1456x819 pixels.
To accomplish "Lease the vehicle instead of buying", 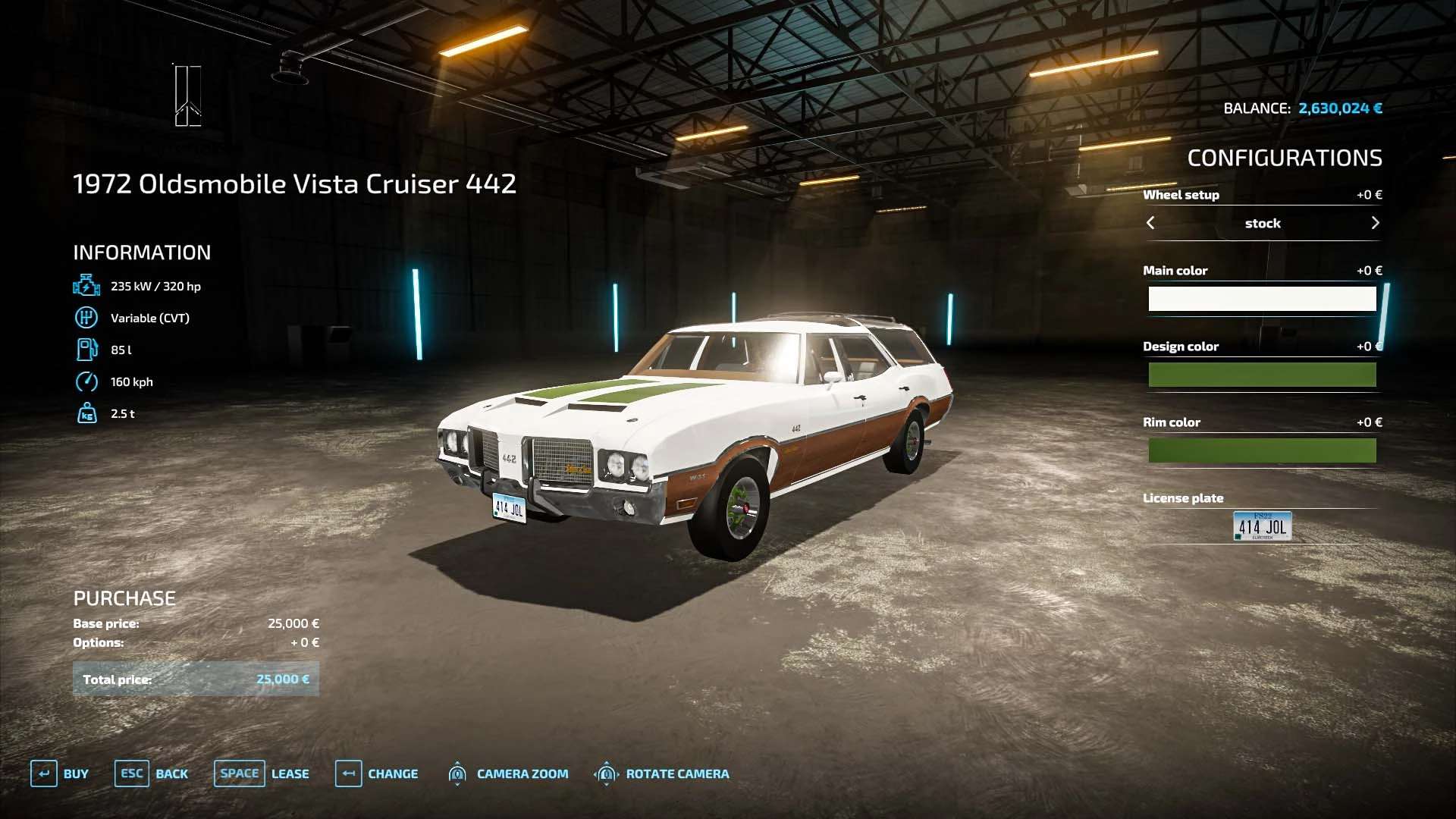I will pyautogui.click(x=262, y=773).
